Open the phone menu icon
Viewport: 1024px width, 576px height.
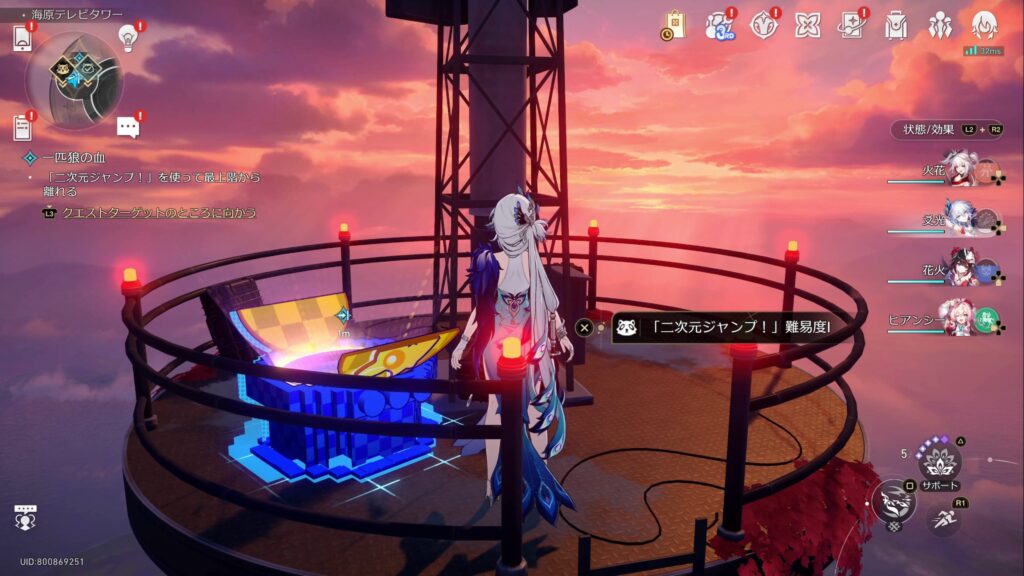pos(23,39)
